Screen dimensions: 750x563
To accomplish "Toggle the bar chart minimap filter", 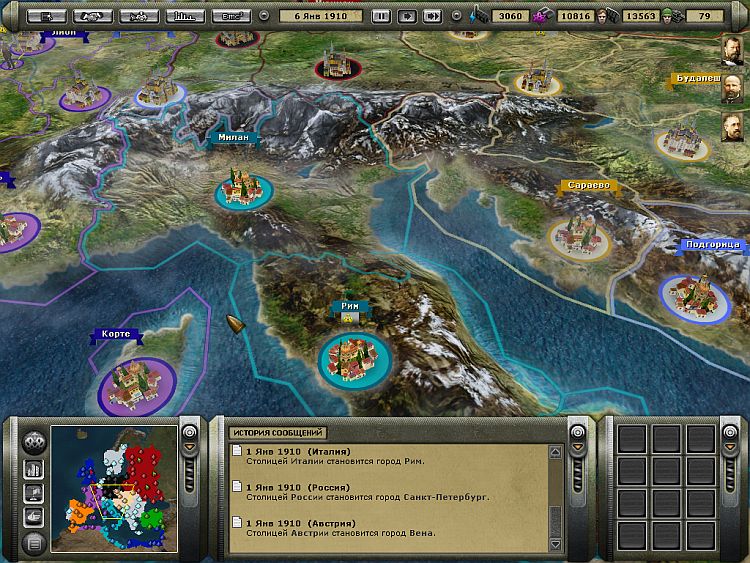I will (x=34, y=468).
